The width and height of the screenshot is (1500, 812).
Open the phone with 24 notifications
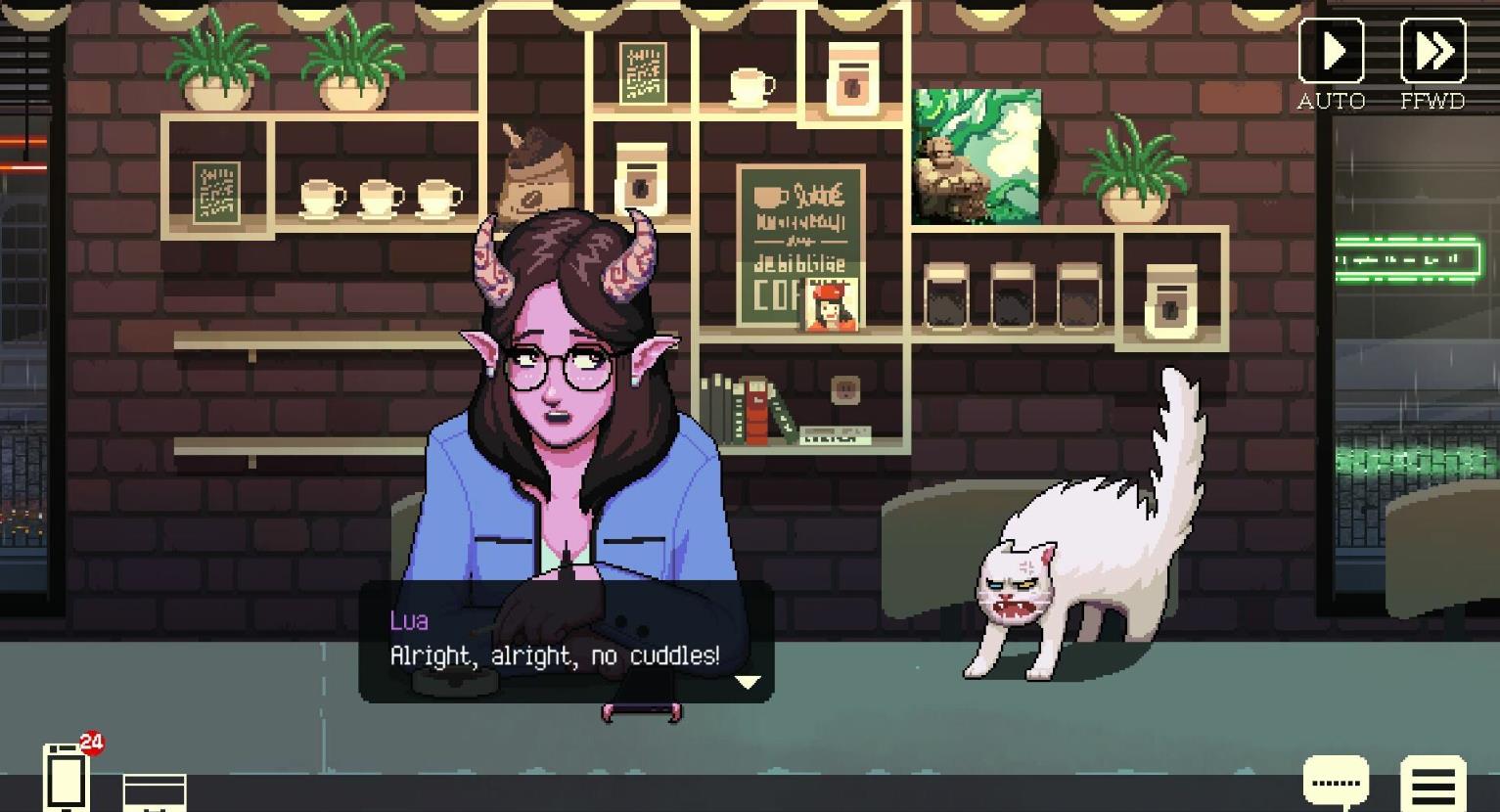[67, 777]
